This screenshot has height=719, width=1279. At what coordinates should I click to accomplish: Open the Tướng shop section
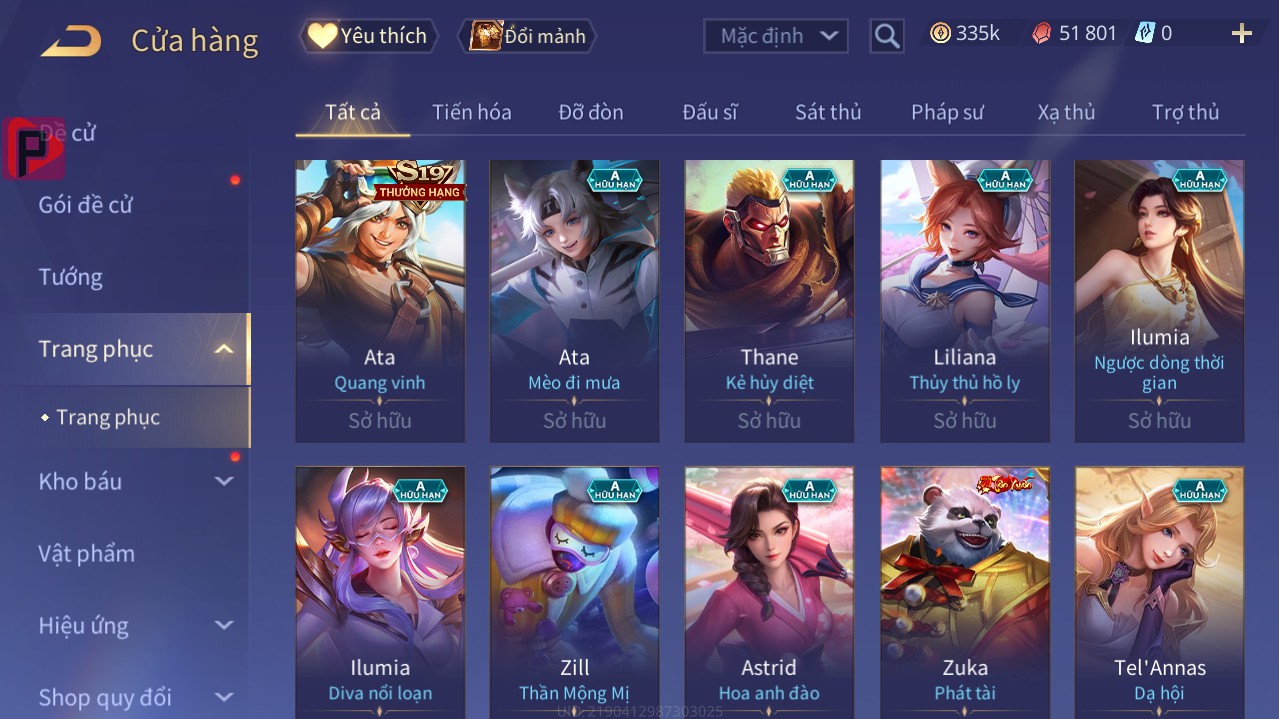70,277
